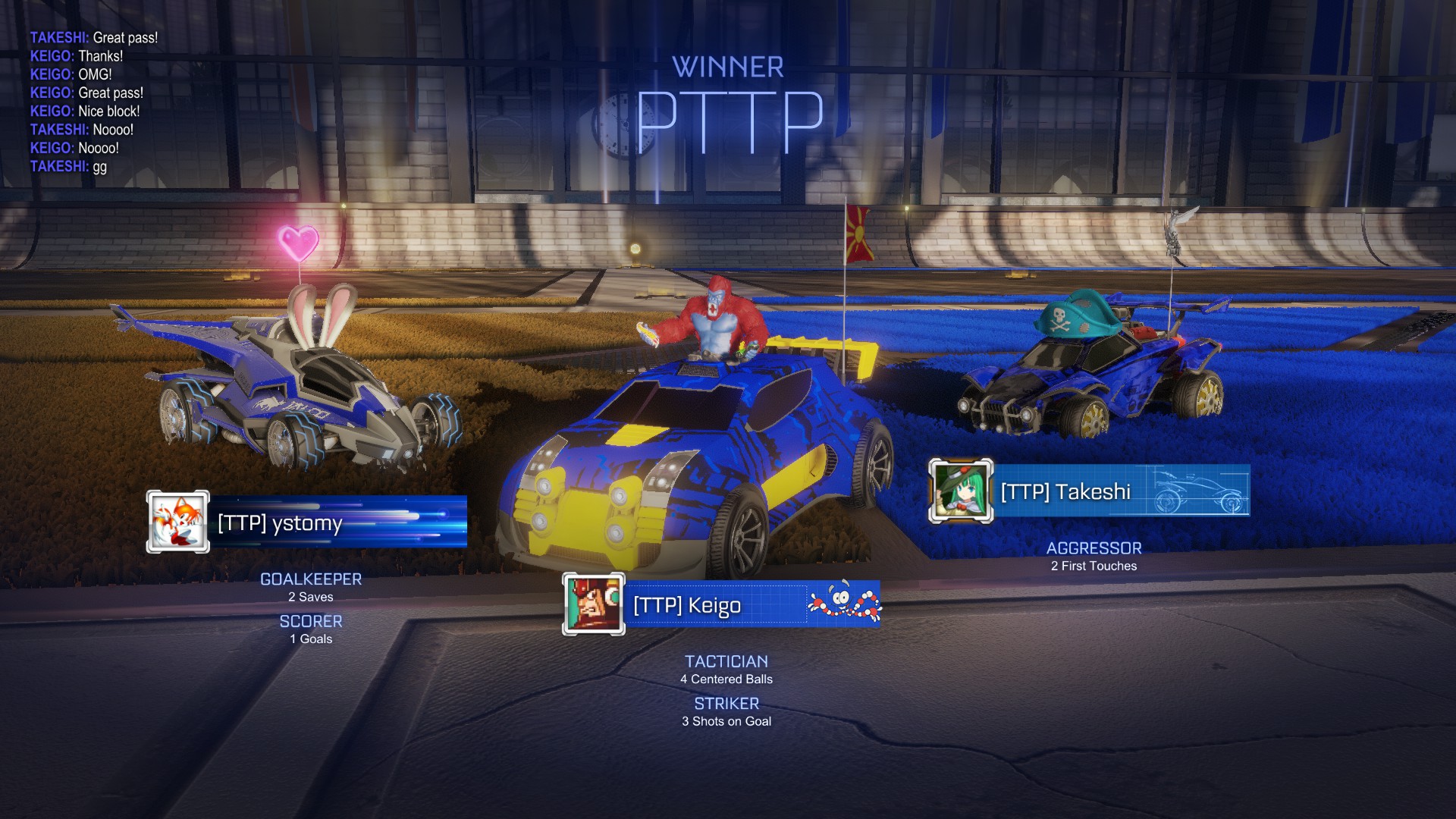The width and height of the screenshot is (1456, 819).
Task: Click ystomy's fox avatar icon
Action: [177, 523]
